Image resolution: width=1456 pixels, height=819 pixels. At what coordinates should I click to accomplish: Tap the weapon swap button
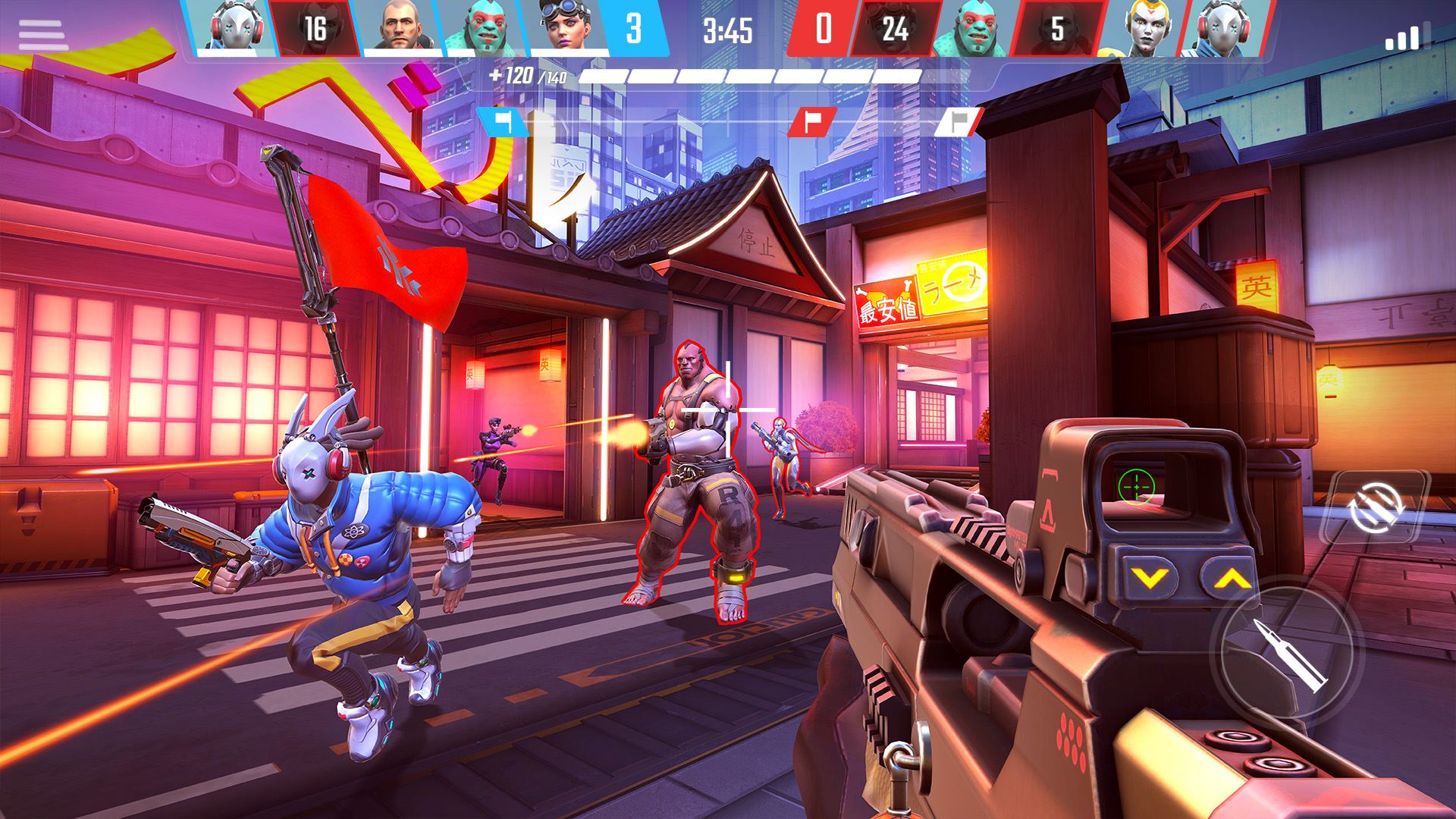point(1374,507)
